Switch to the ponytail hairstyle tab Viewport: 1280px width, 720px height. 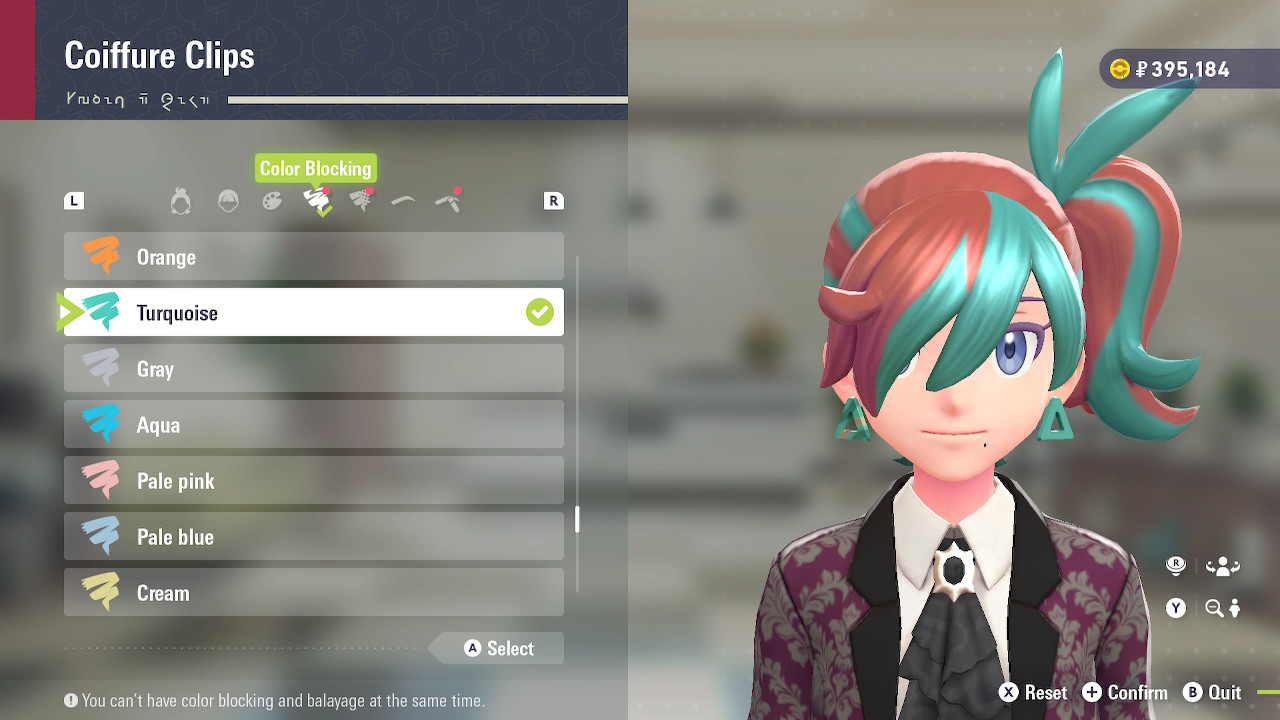pyautogui.click(x=181, y=202)
